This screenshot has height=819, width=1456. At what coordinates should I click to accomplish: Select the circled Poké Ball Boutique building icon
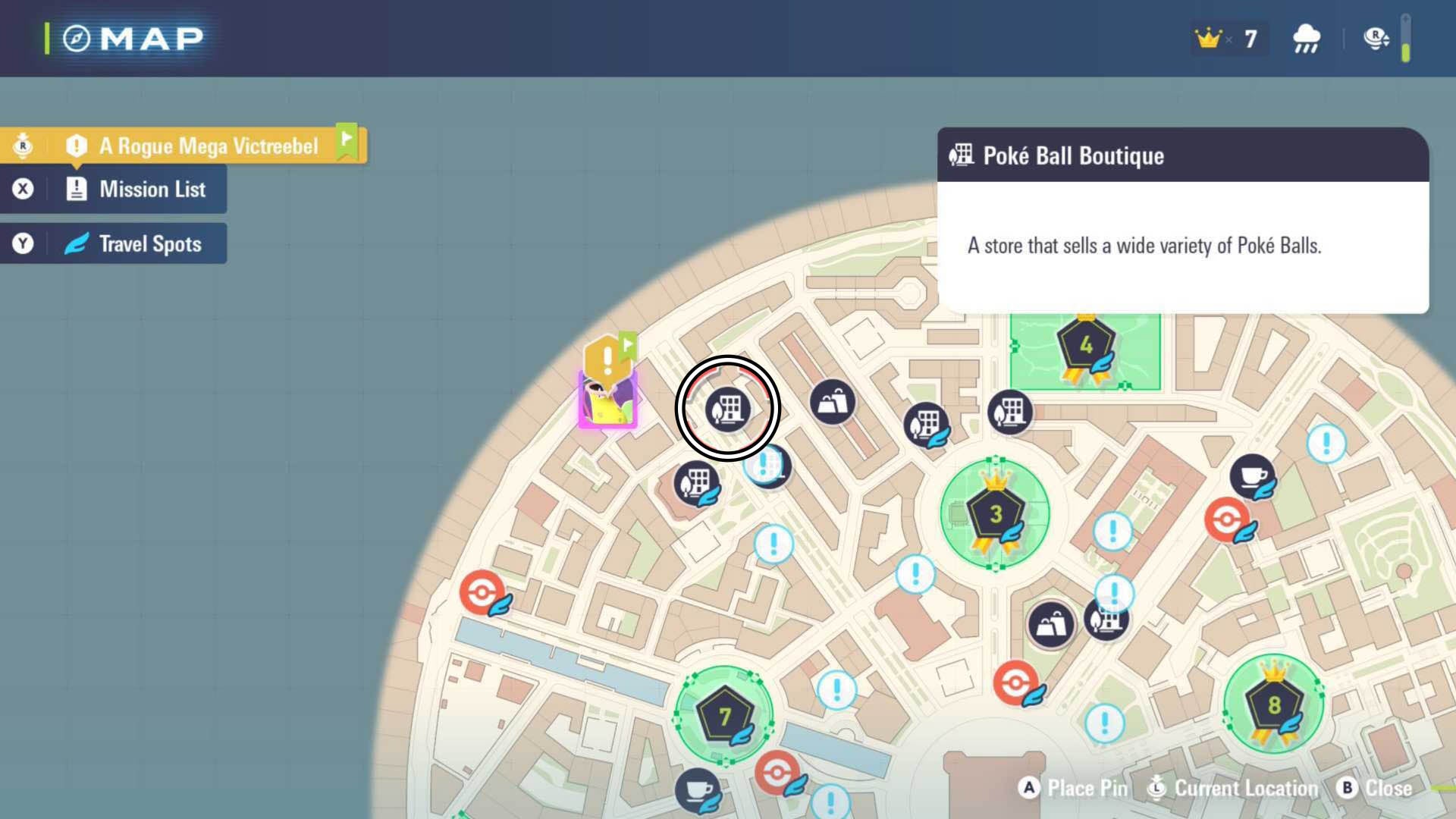coord(729,409)
